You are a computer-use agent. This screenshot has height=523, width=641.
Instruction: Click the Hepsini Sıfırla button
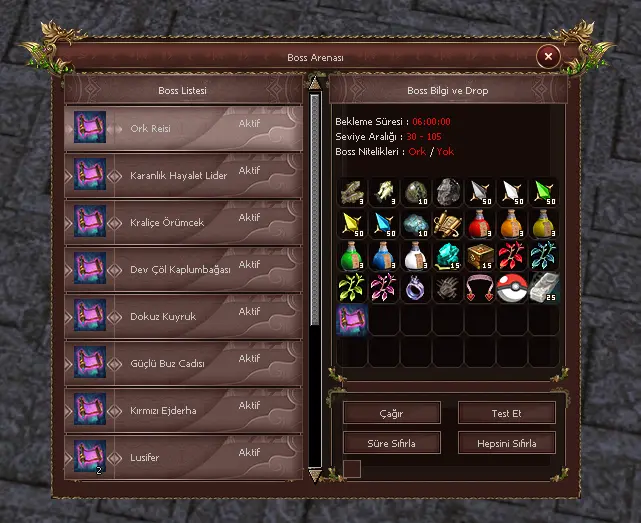point(506,442)
